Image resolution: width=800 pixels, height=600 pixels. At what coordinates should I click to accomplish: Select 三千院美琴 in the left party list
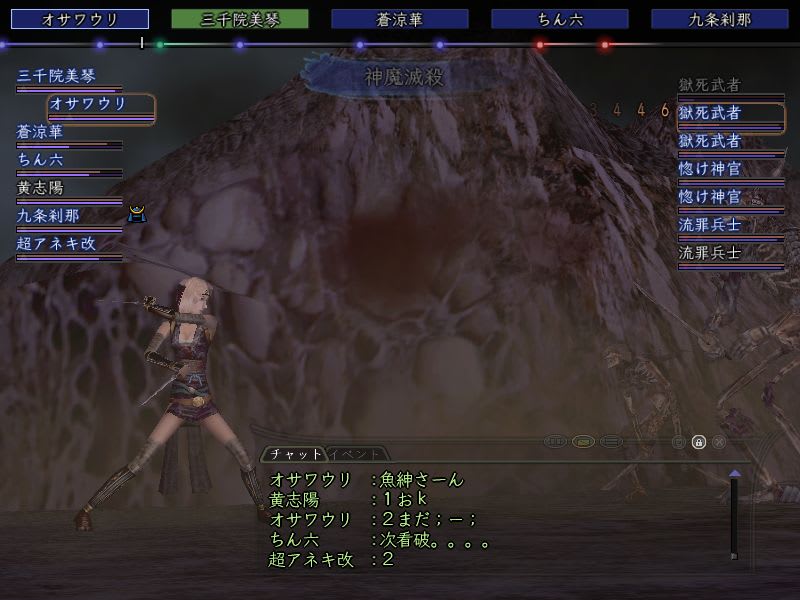coord(54,75)
